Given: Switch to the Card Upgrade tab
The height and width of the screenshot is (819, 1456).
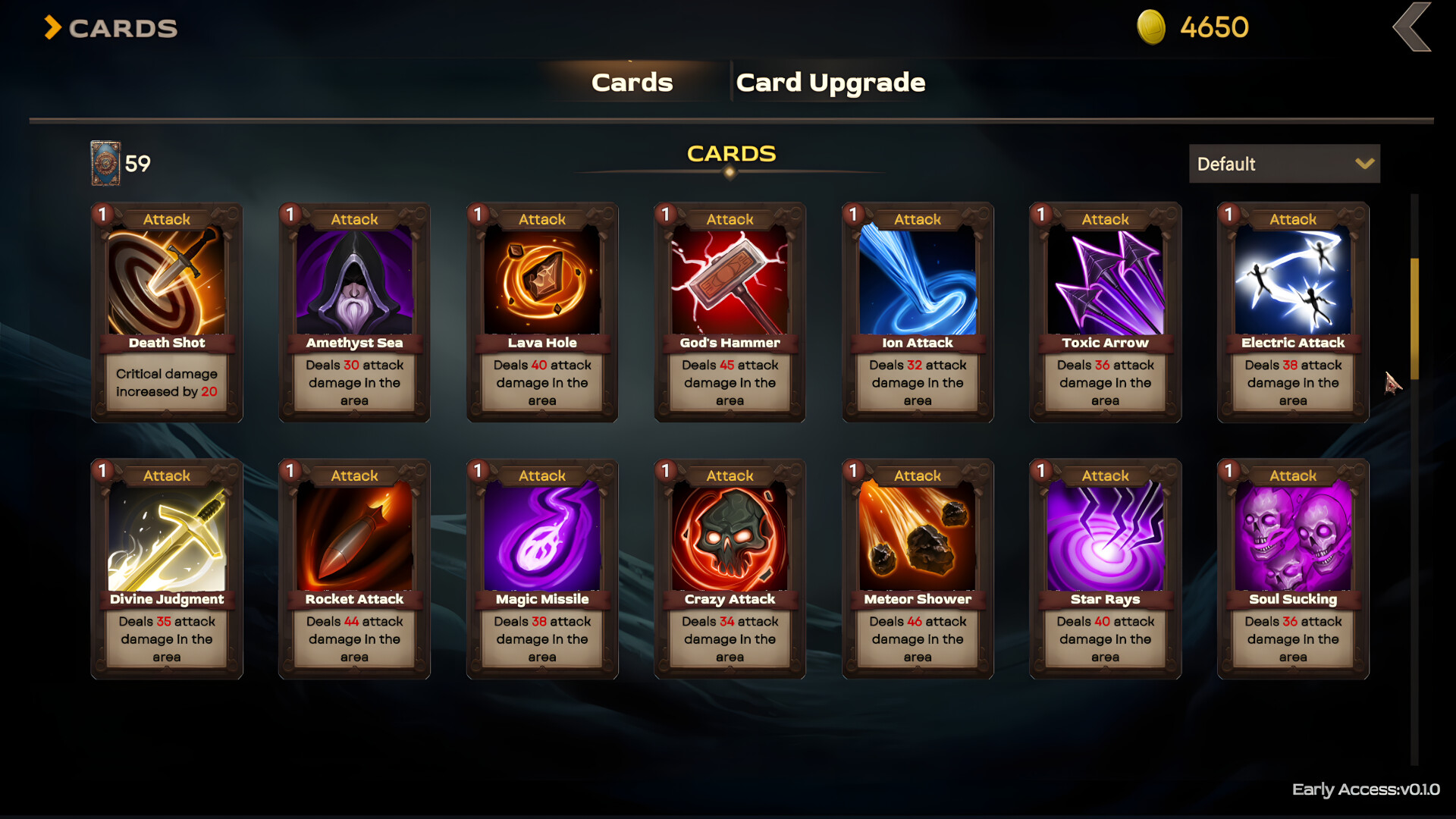Looking at the screenshot, I should (830, 82).
